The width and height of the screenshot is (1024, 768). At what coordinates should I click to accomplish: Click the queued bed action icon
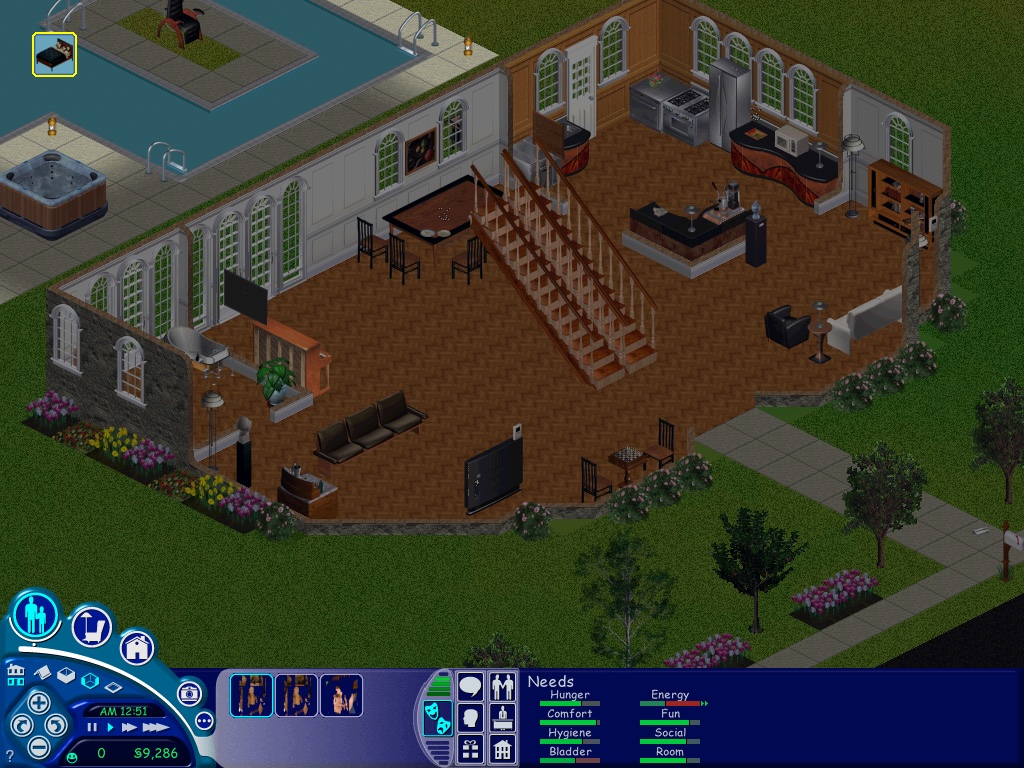54,54
